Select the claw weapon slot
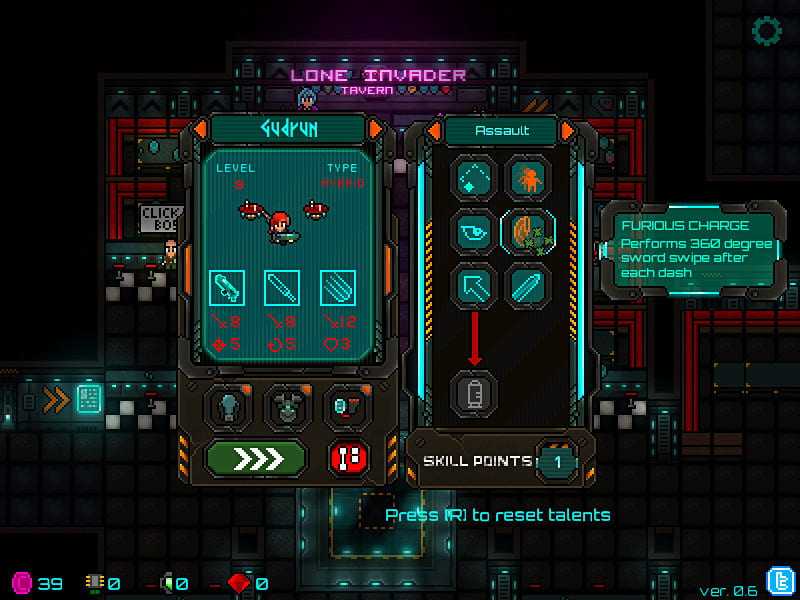Image resolution: width=800 pixels, height=600 pixels. click(337, 289)
